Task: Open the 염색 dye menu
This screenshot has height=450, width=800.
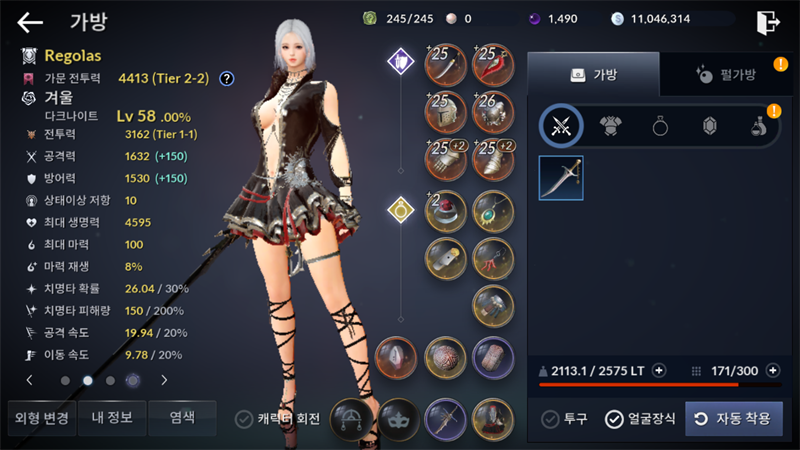Action: (182, 417)
